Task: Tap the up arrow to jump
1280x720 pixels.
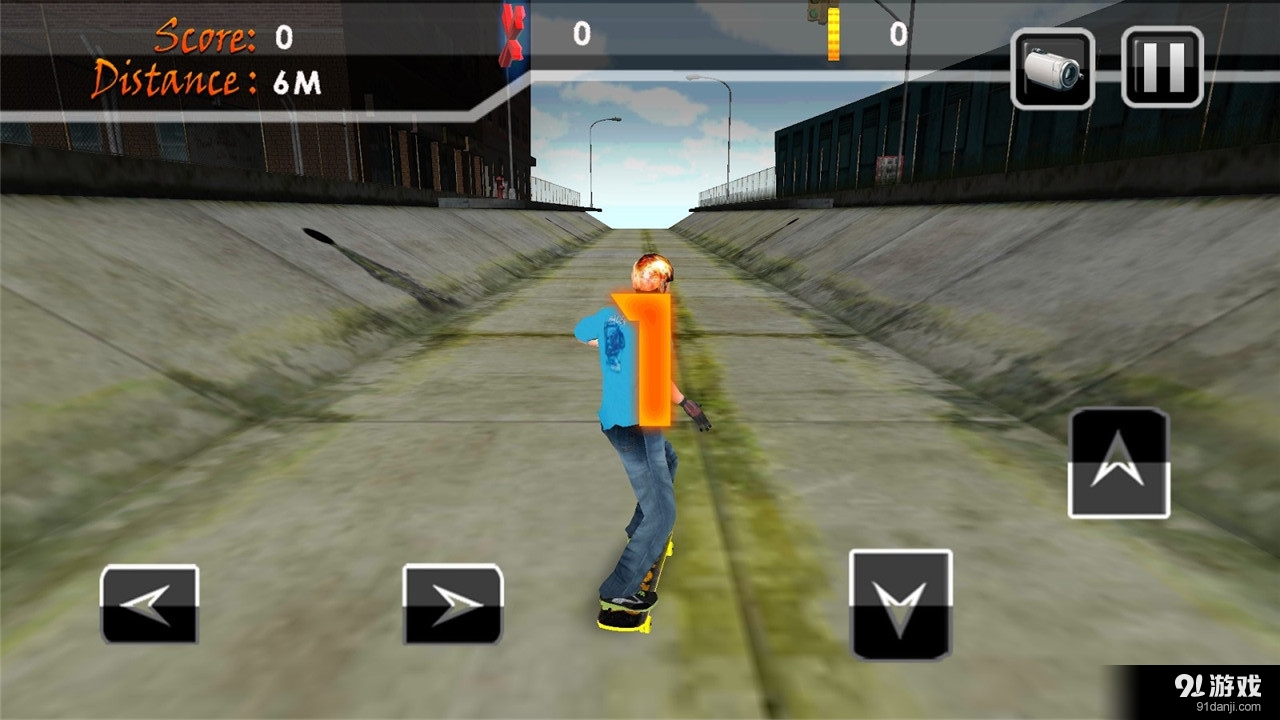Action: [1118, 462]
